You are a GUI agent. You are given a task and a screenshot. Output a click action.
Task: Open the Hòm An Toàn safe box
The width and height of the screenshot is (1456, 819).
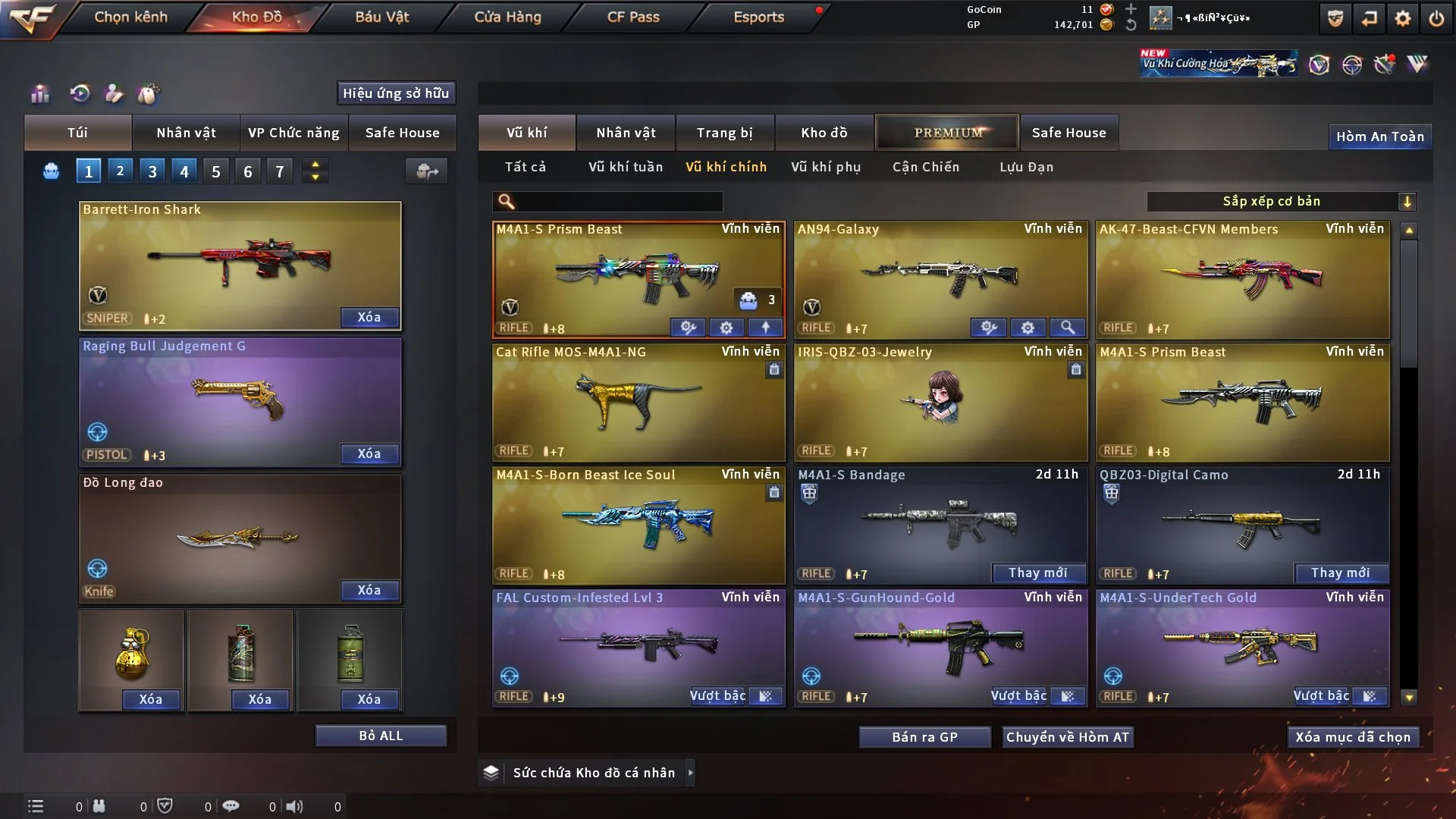pos(1379,136)
